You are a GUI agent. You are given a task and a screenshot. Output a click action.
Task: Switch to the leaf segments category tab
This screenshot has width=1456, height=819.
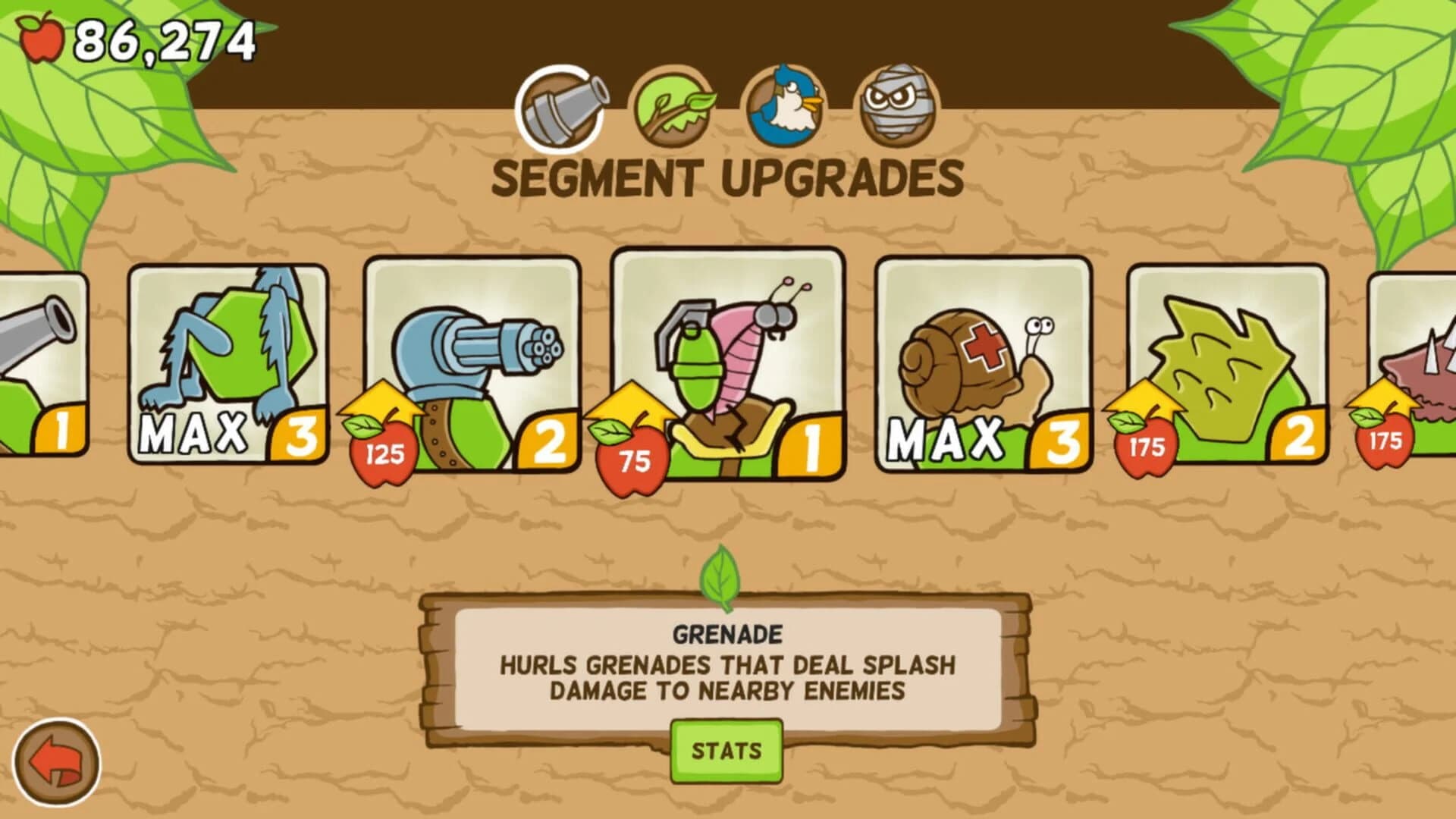[x=675, y=106]
